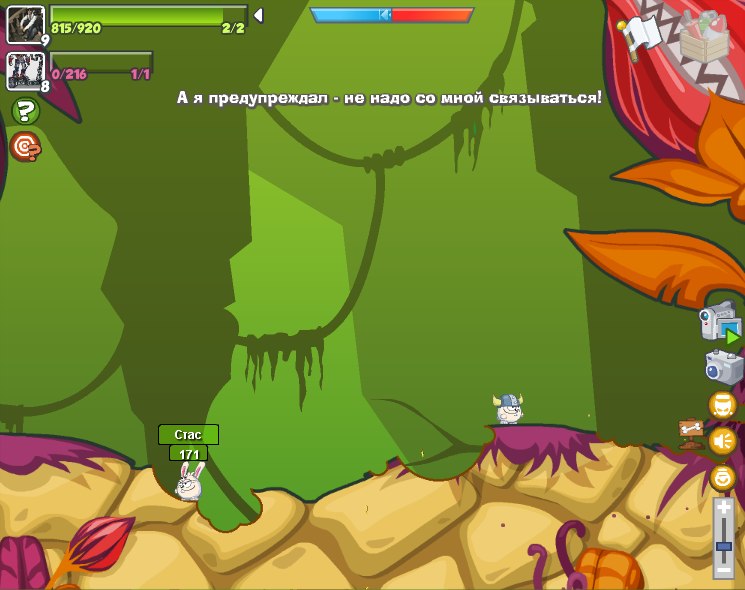This screenshot has width=745, height=590.
Task: Click the orange target hint button
Action: 25,146
